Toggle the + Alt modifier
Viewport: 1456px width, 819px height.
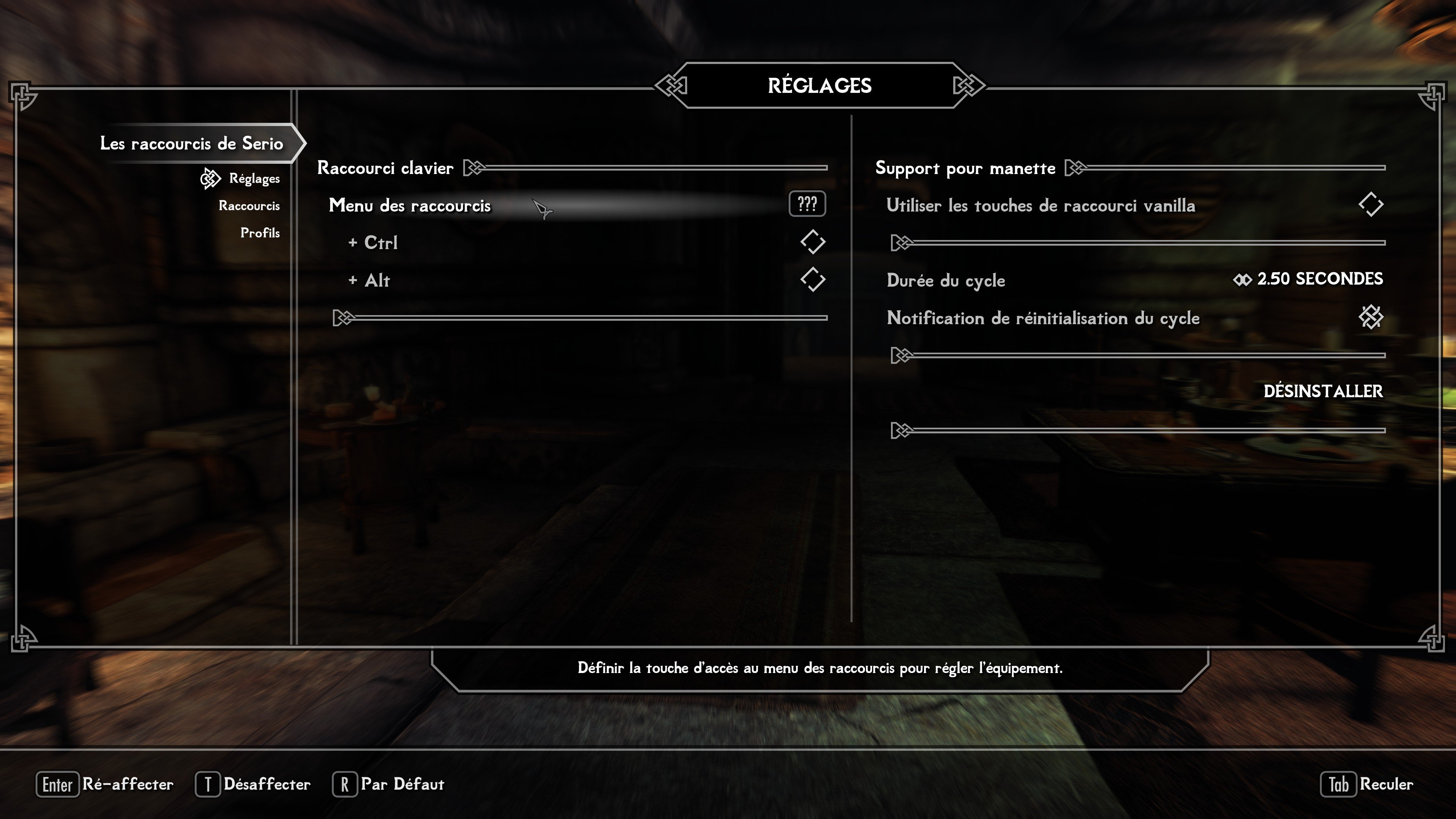(x=812, y=280)
